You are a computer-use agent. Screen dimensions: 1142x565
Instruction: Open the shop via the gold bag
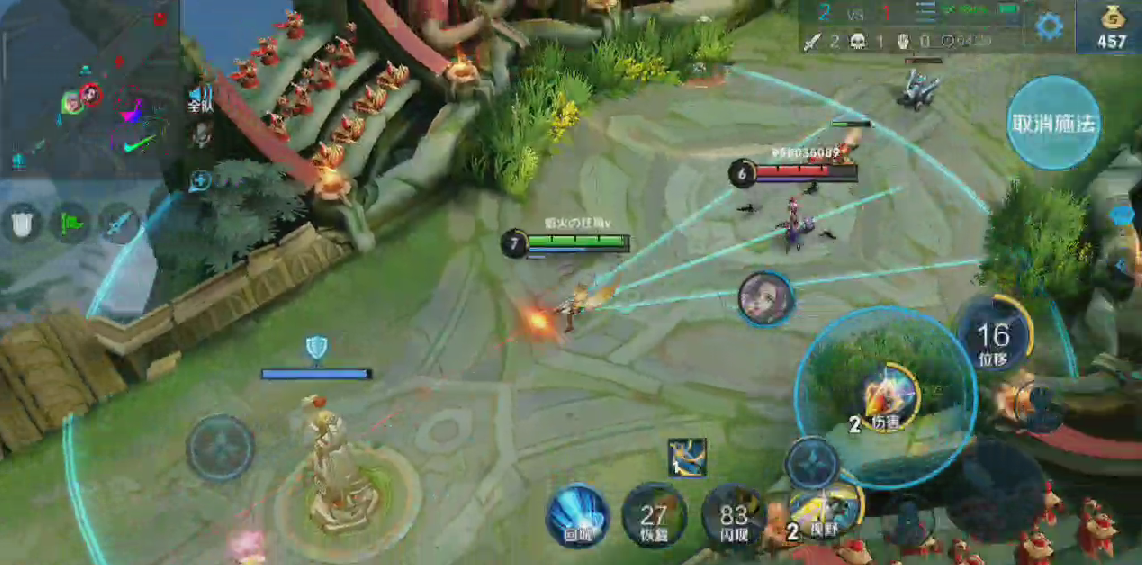(1111, 26)
